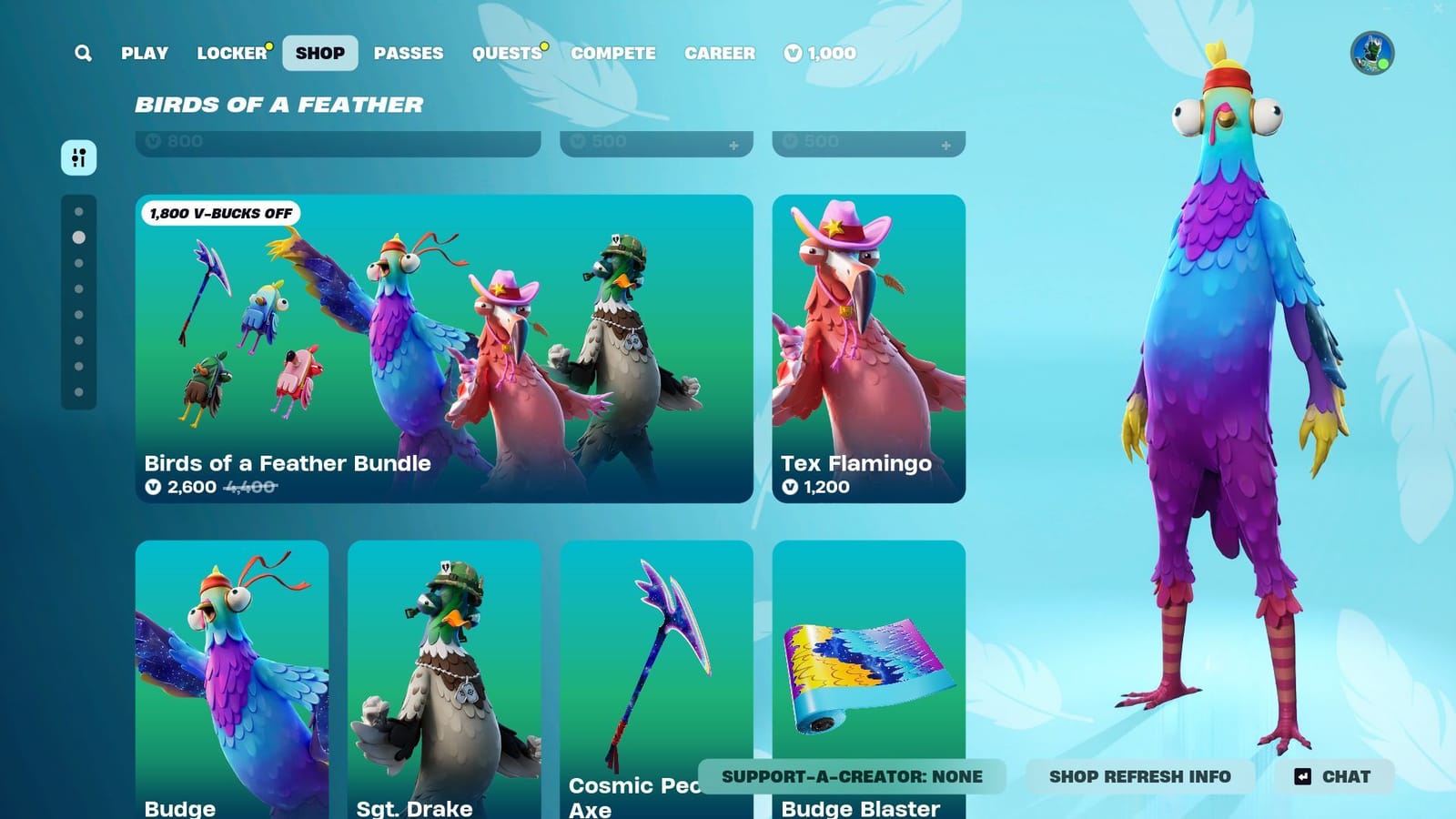Screen dimensions: 1456x819
Task: Click the V-Bucks icon on Tex Flamingo's price
Action: 791,487
